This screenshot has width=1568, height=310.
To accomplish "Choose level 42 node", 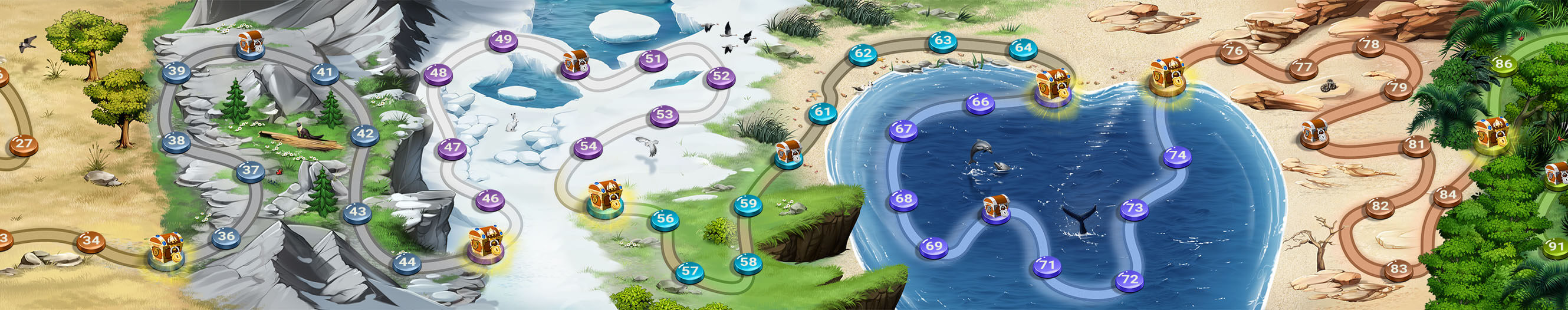I will click(x=364, y=134).
